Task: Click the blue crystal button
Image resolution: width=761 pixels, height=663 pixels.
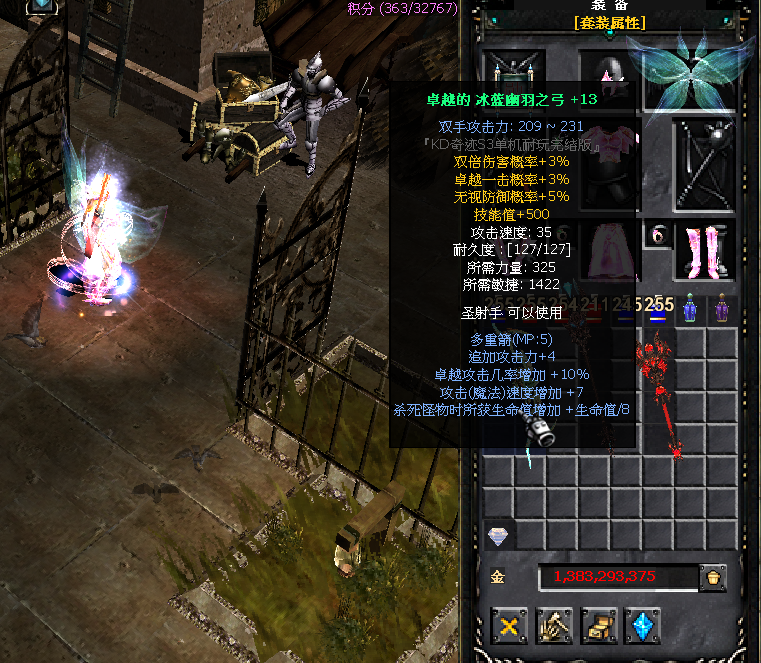Action: click(642, 627)
